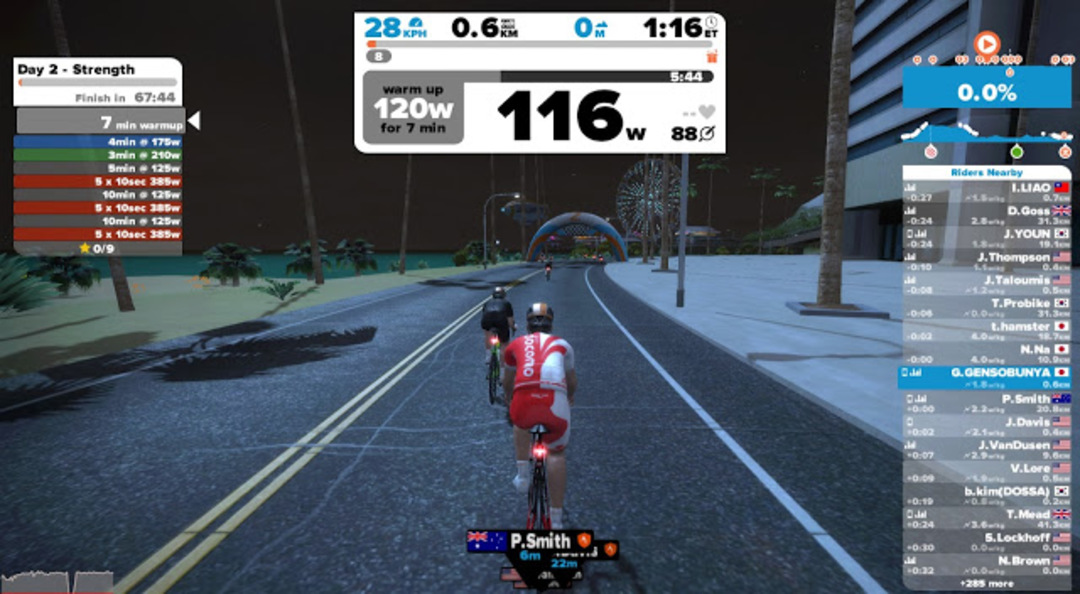The width and height of the screenshot is (1080, 594).
Task: Show the +285 more riders entry
Action: pyautogui.click(x=985, y=581)
